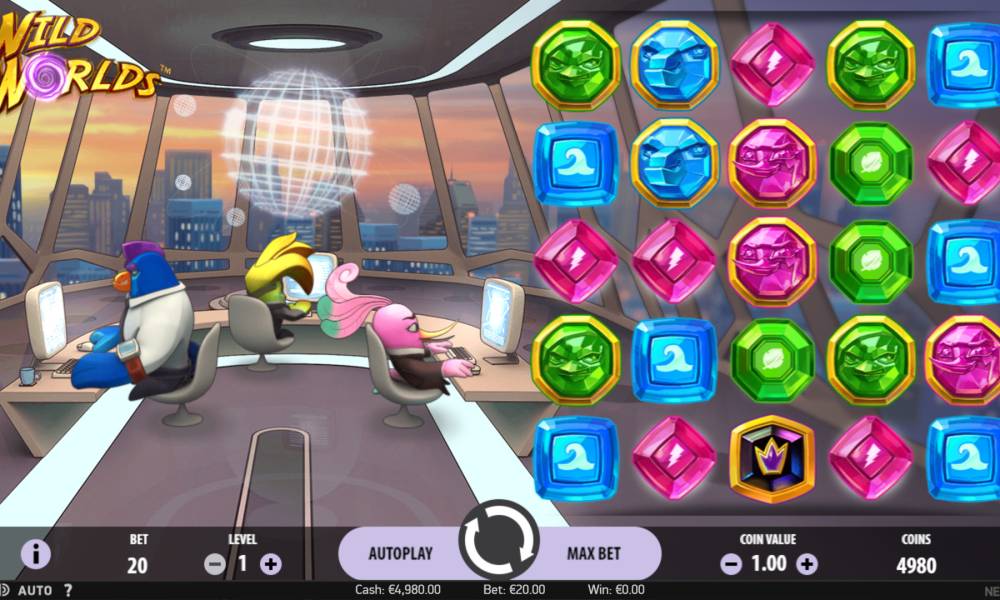1000x600 pixels.
Task: Toggle the AUTO option in the bottom bar
Action: pyautogui.click(x=35, y=590)
